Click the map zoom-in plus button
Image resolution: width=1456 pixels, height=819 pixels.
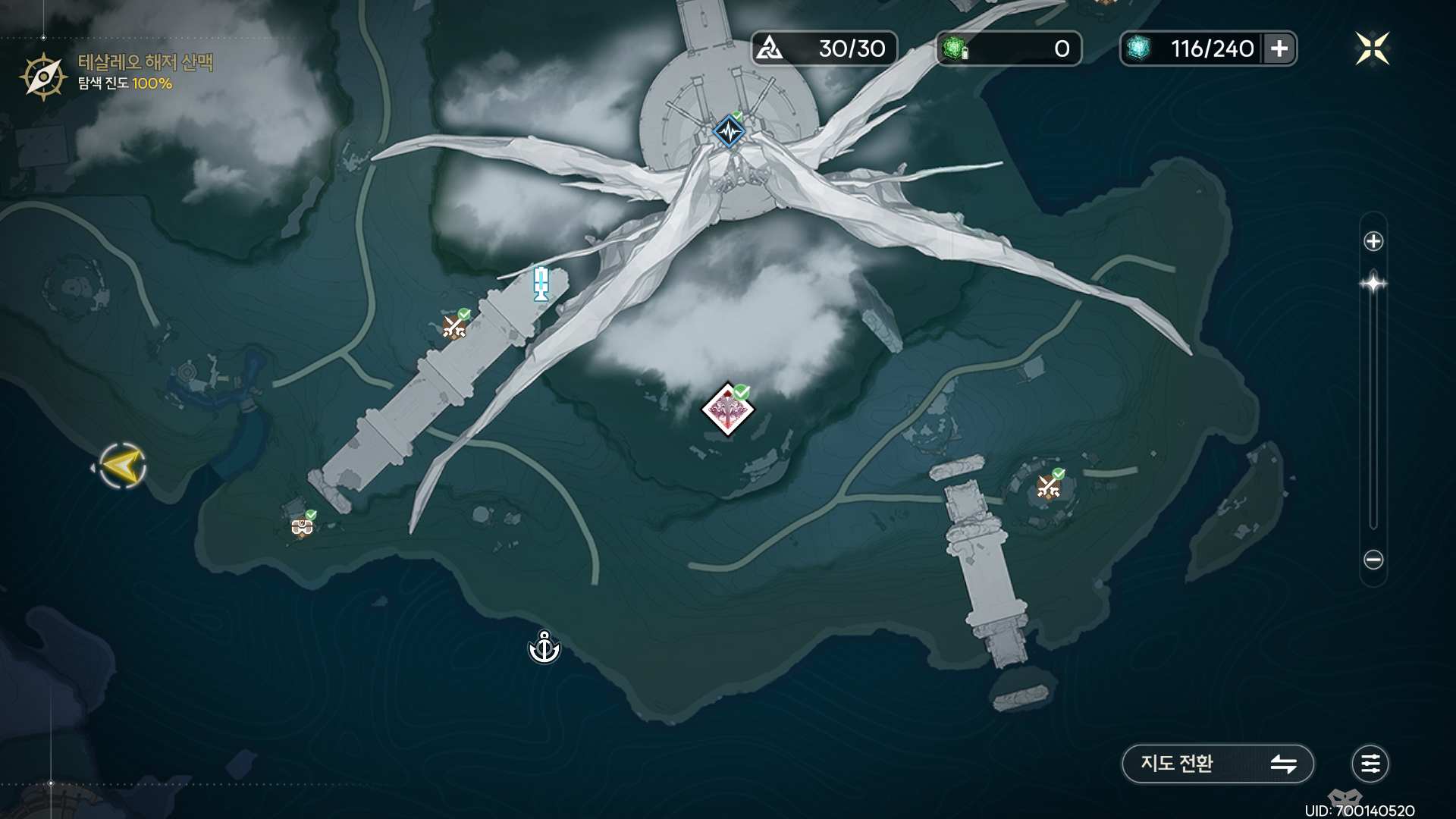1373,241
